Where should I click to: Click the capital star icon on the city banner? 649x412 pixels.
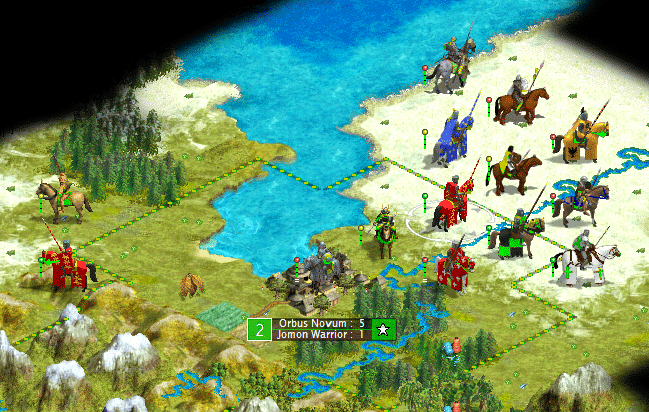384,329
